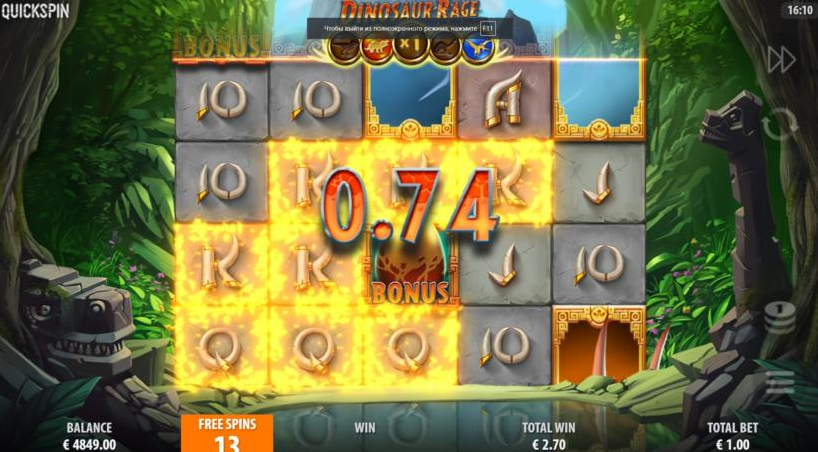Open the three-line hamburger menu

click(x=780, y=381)
